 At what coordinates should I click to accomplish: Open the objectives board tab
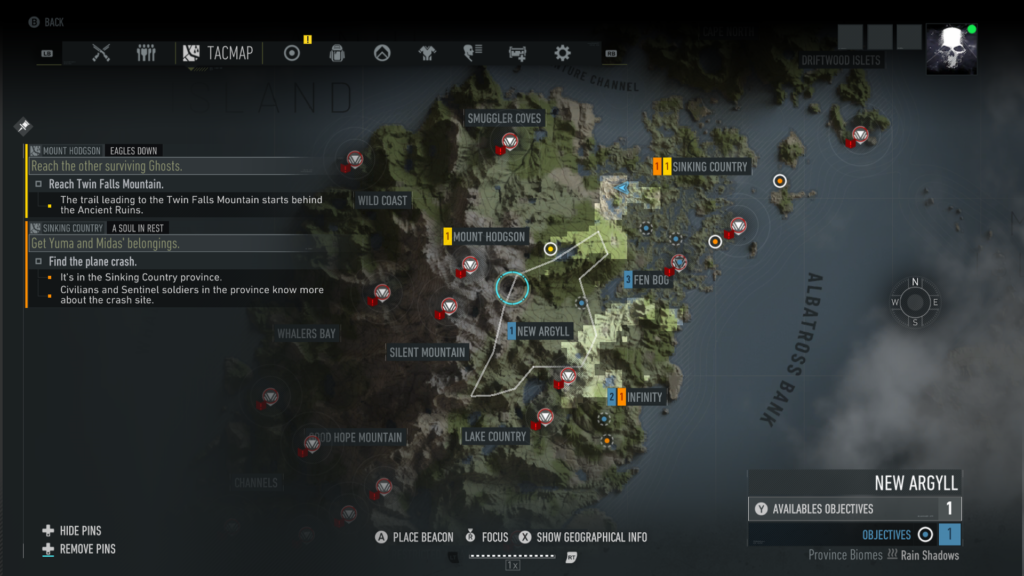point(292,53)
